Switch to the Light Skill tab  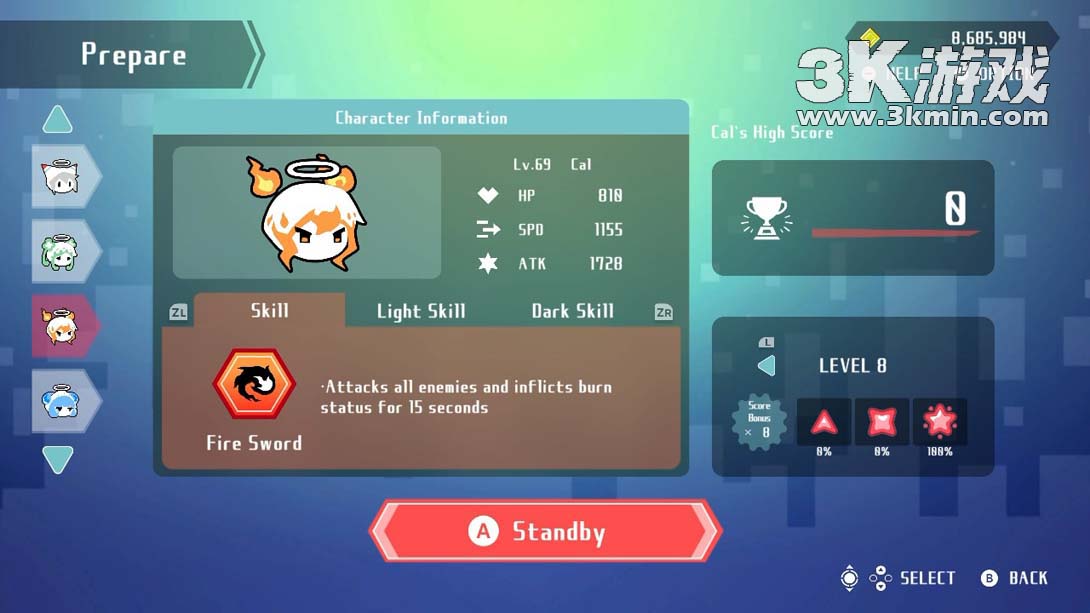421,311
